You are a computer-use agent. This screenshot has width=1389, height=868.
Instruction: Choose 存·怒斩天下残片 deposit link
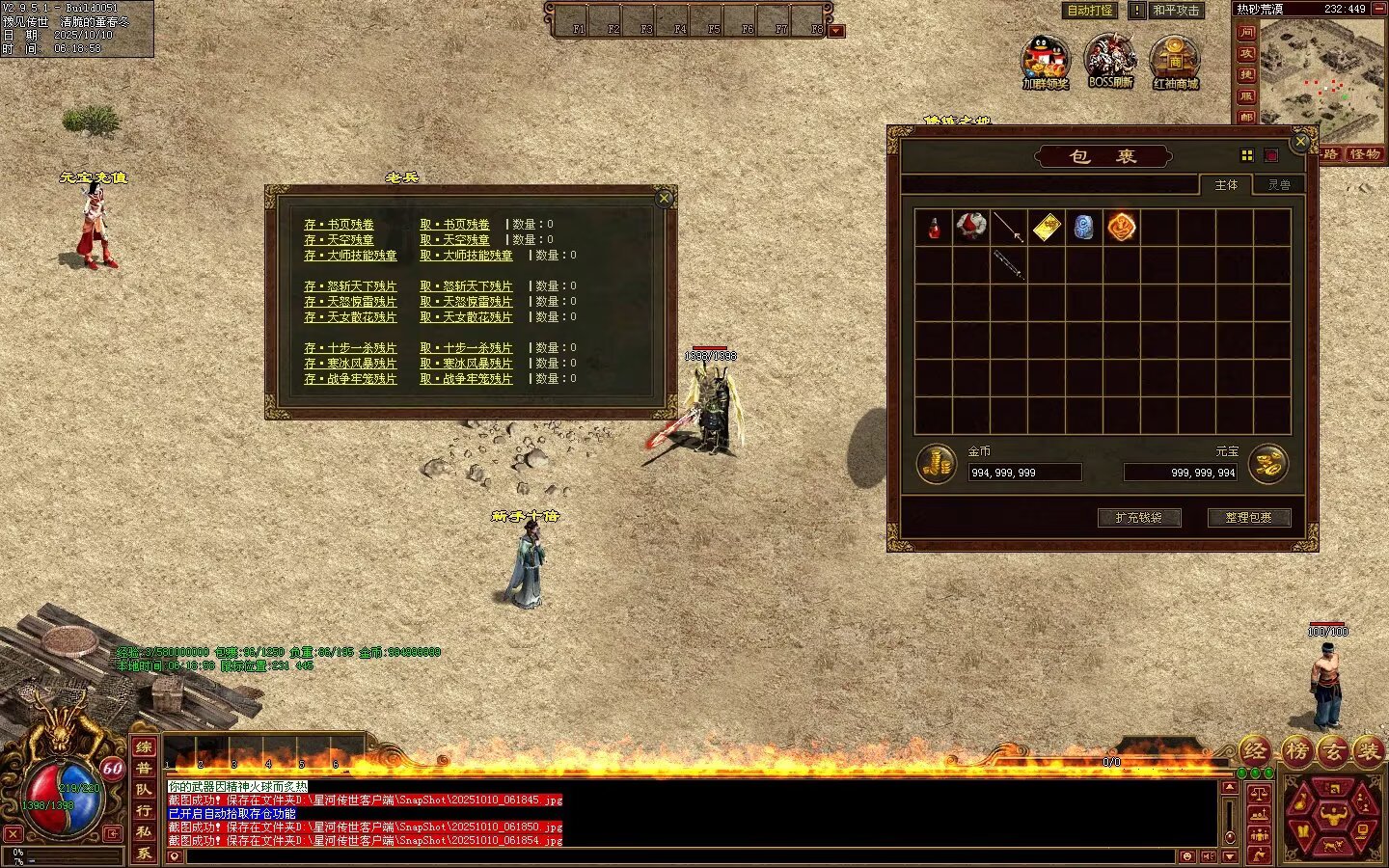point(350,286)
